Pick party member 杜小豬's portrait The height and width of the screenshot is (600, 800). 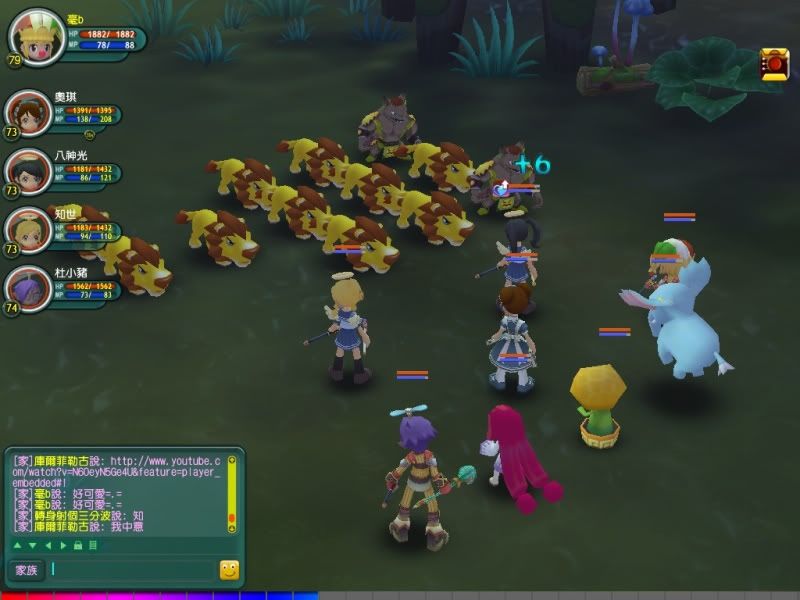click(x=28, y=289)
